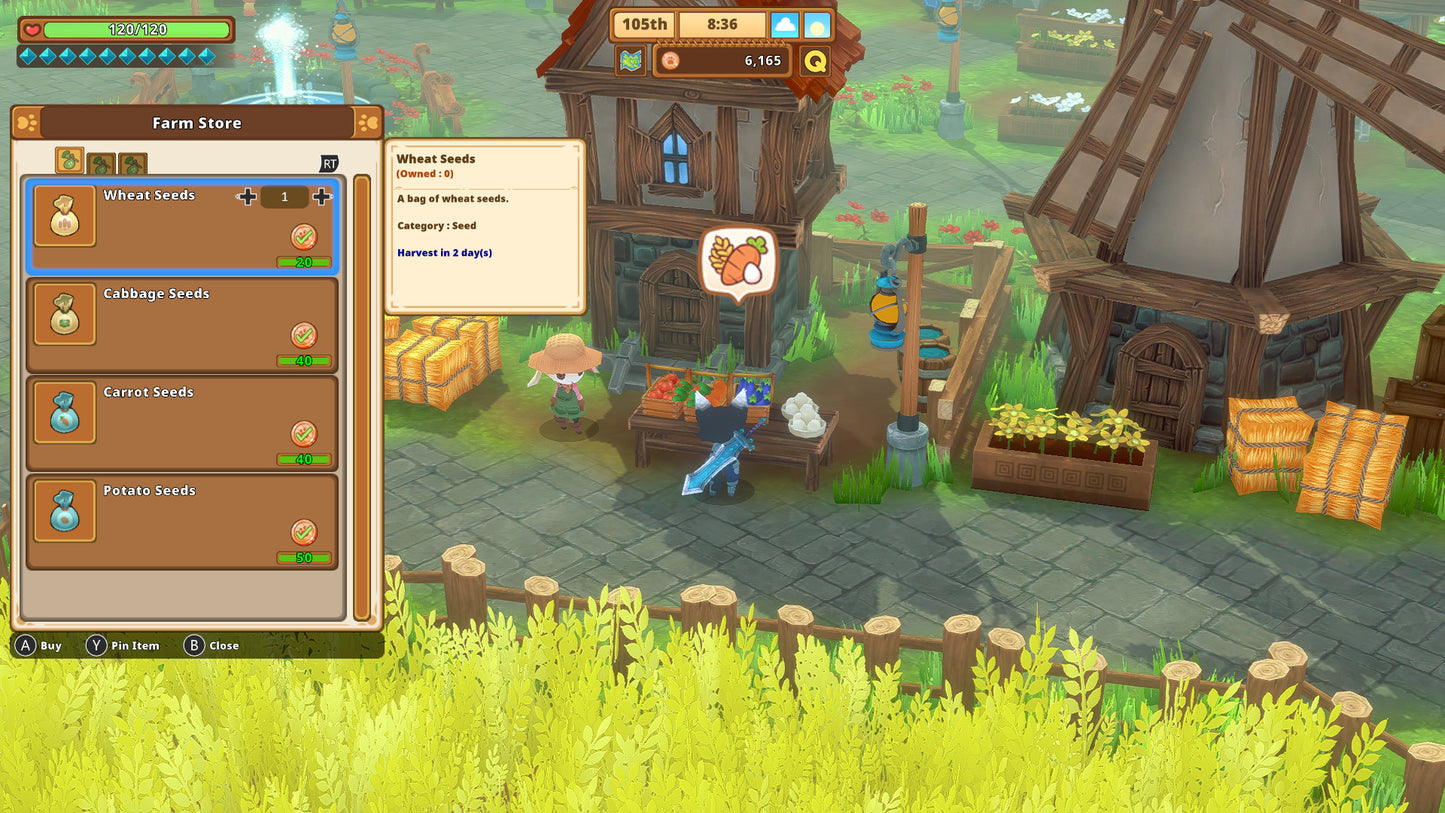Screen dimensions: 1445x813
Task: Switch to the first seed category tab
Action: click(x=69, y=160)
